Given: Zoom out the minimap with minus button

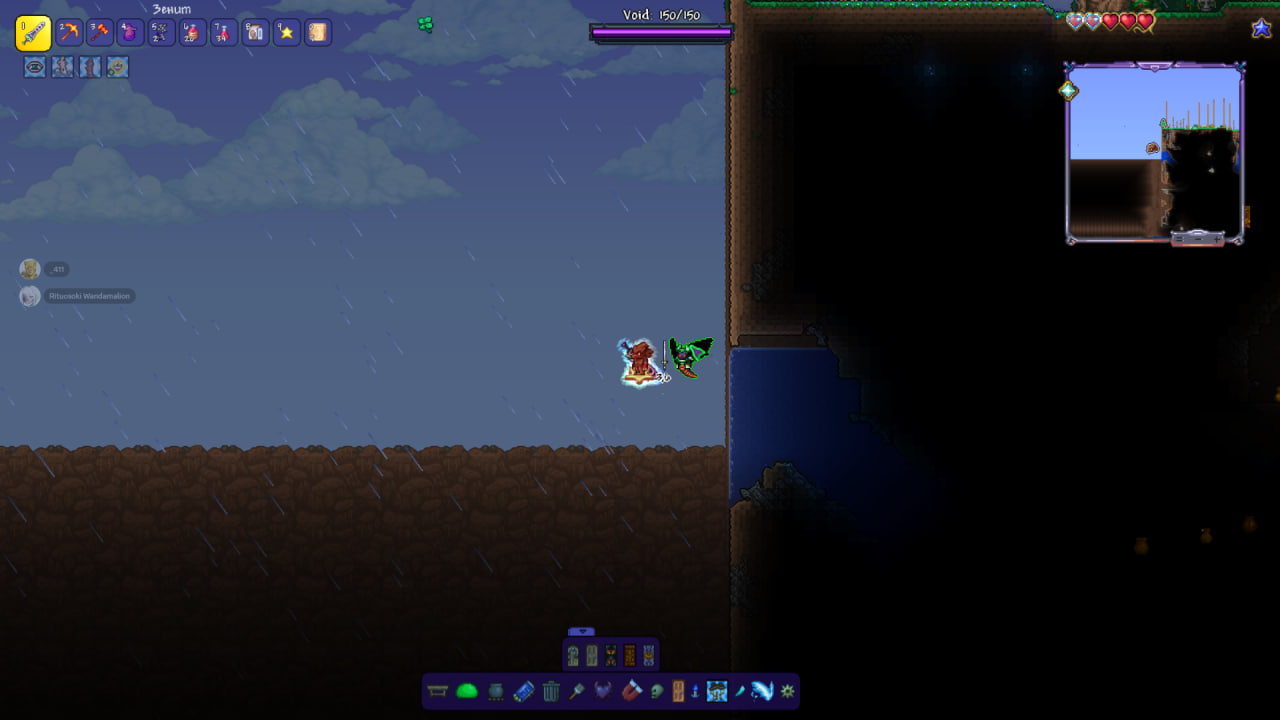Looking at the screenshot, I should pos(1198,239).
